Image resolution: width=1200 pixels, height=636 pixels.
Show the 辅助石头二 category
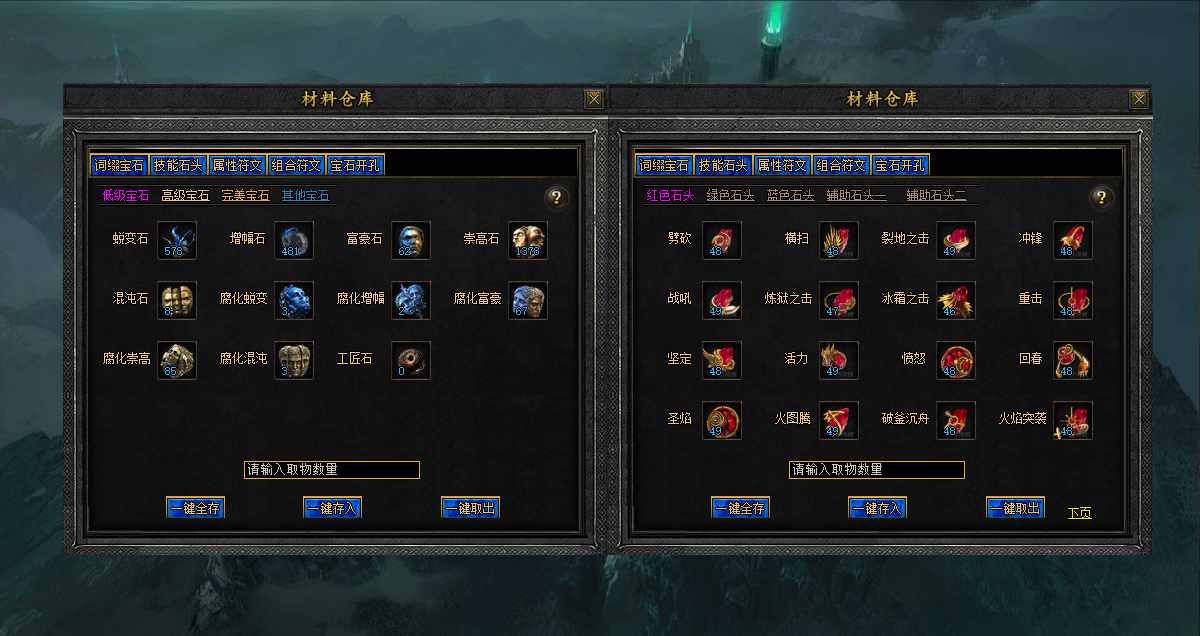(x=936, y=196)
